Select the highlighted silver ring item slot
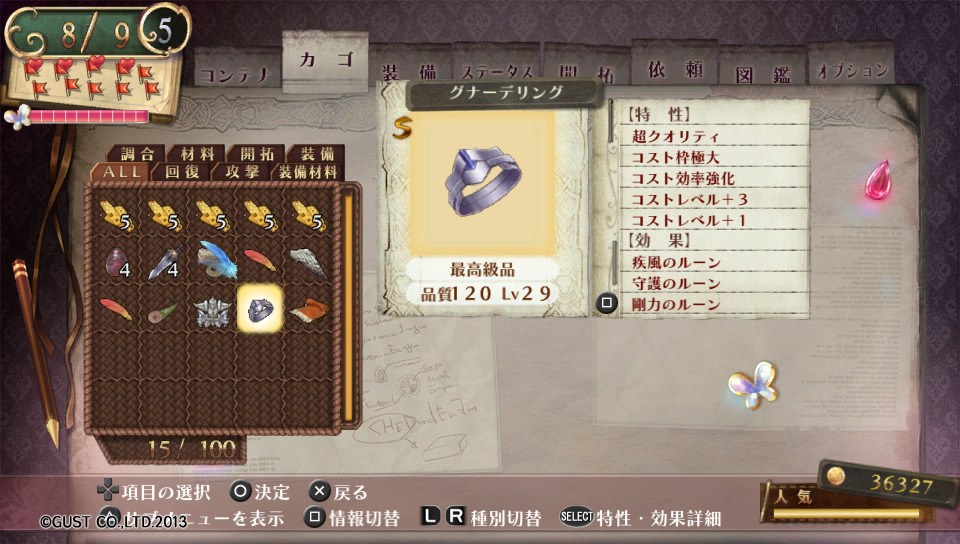This screenshot has height=544, width=960. (x=260, y=309)
